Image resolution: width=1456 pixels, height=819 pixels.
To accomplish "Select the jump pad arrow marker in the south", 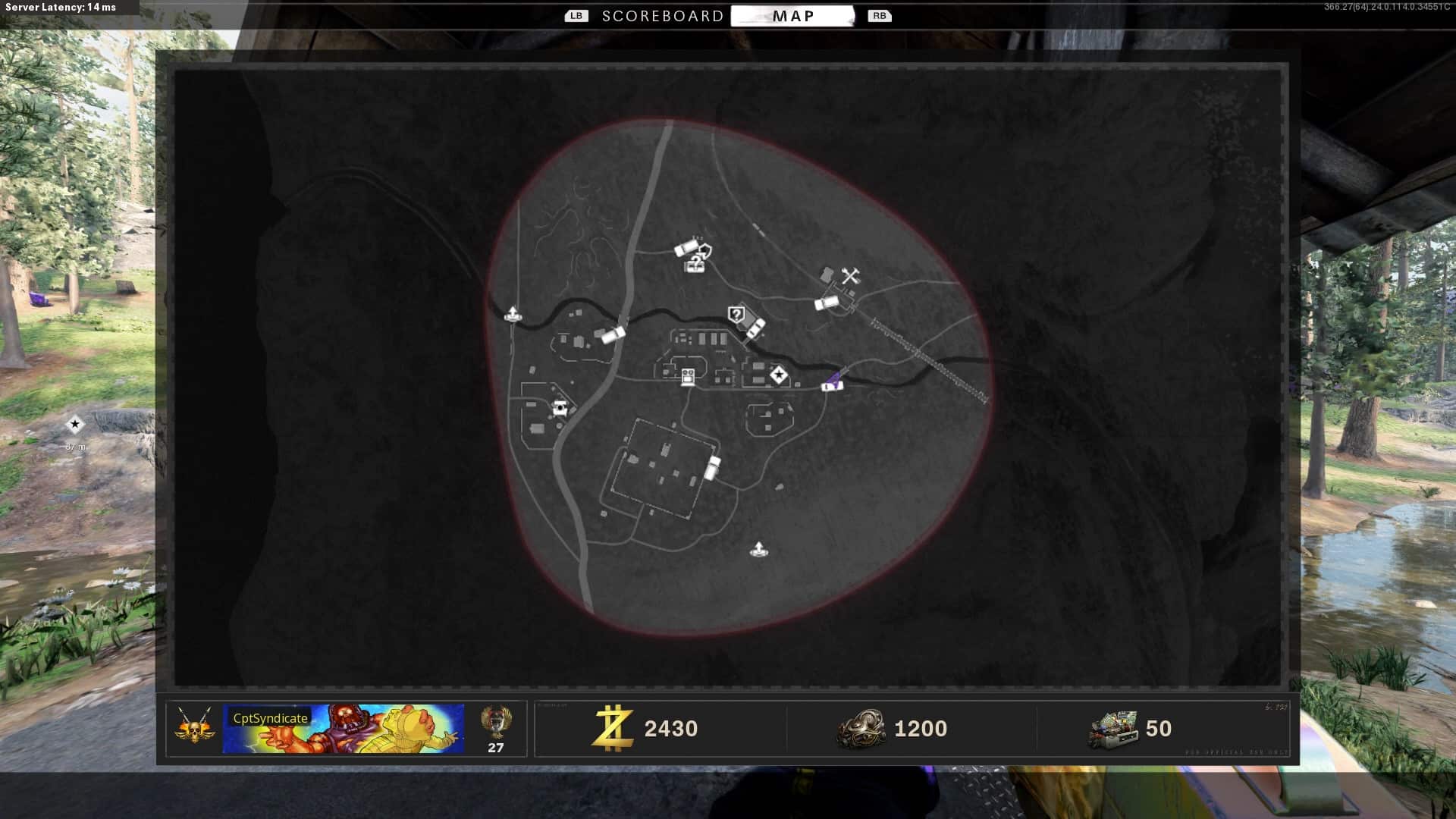I will (x=758, y=549).
